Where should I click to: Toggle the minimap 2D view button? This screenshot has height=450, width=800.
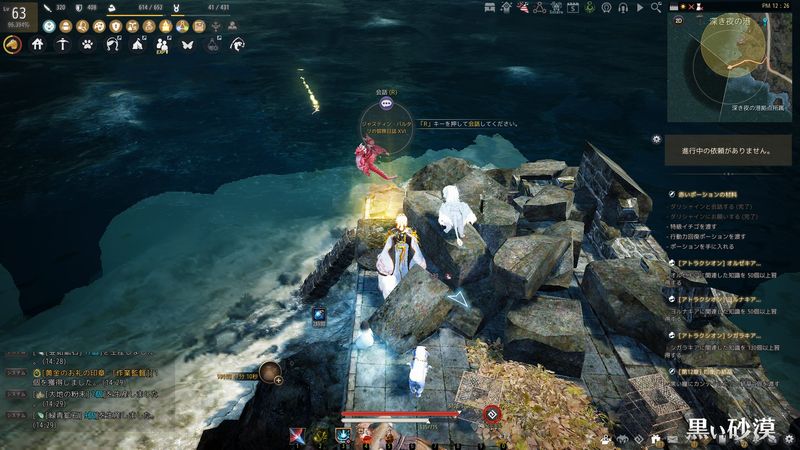pyautogui.click(x=679, y=19)
